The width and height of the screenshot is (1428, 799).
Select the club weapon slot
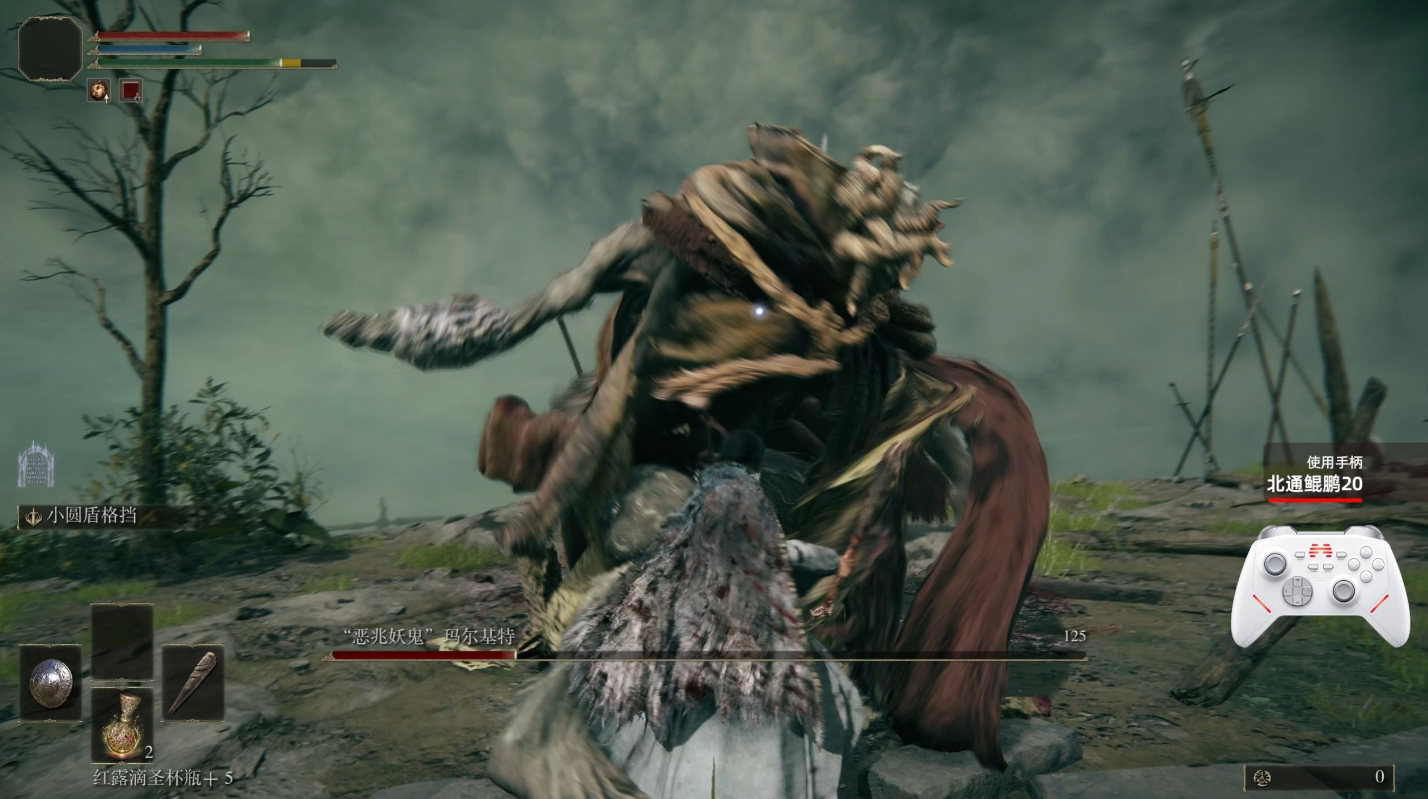[192, 683]
